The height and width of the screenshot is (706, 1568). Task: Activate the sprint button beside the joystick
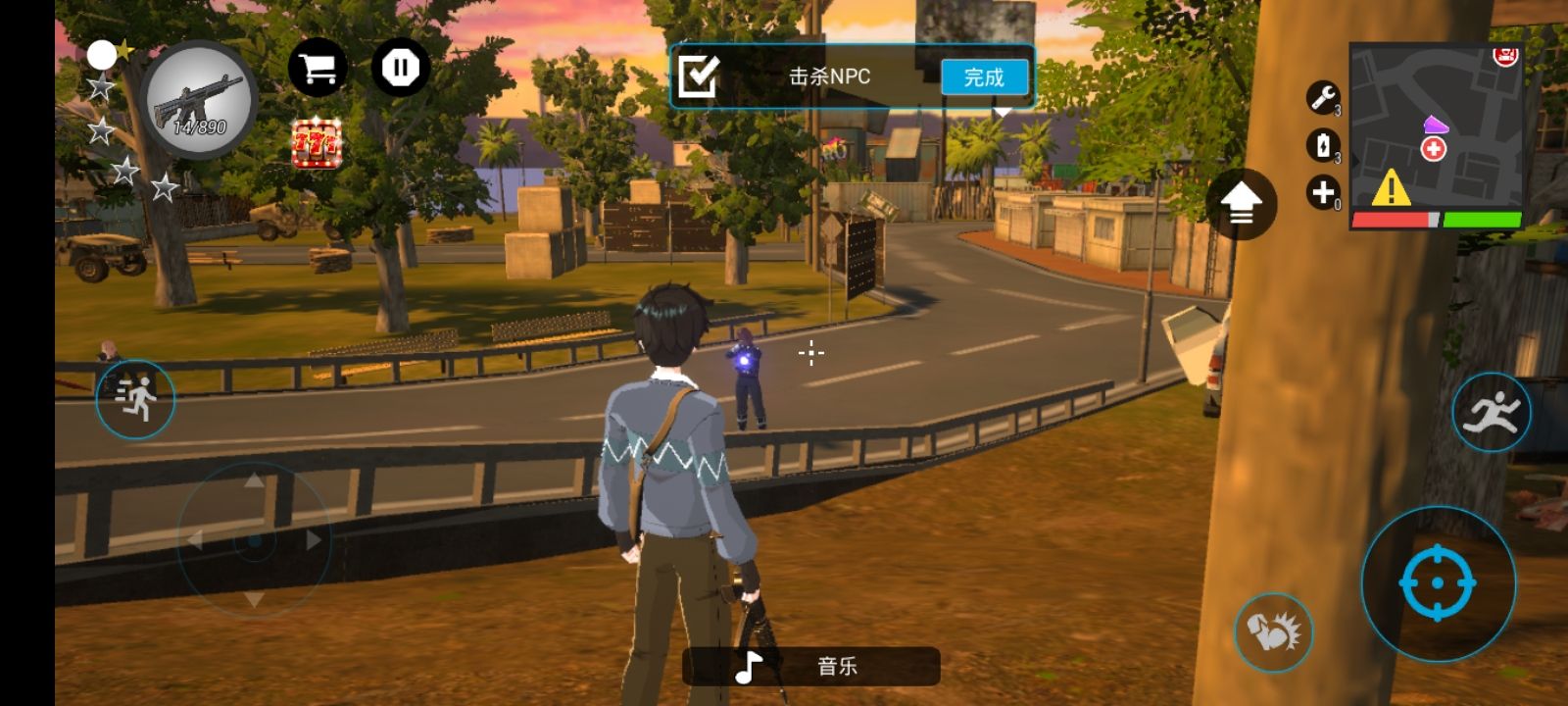[x=135, y=399]
